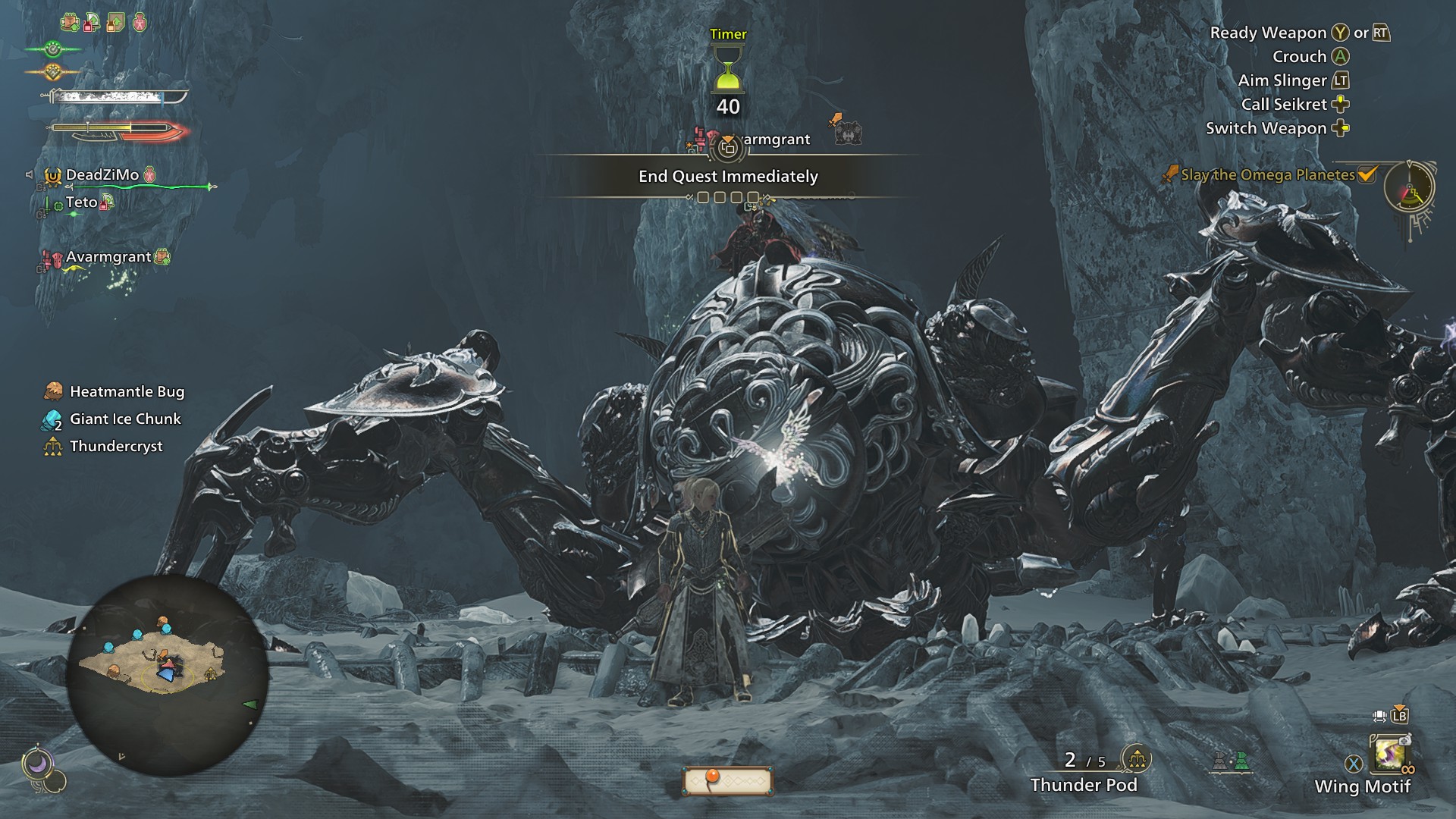Click the crescent moon time-of-day icon
Viewport: 1456px width, 819px height.
(36, 764)
